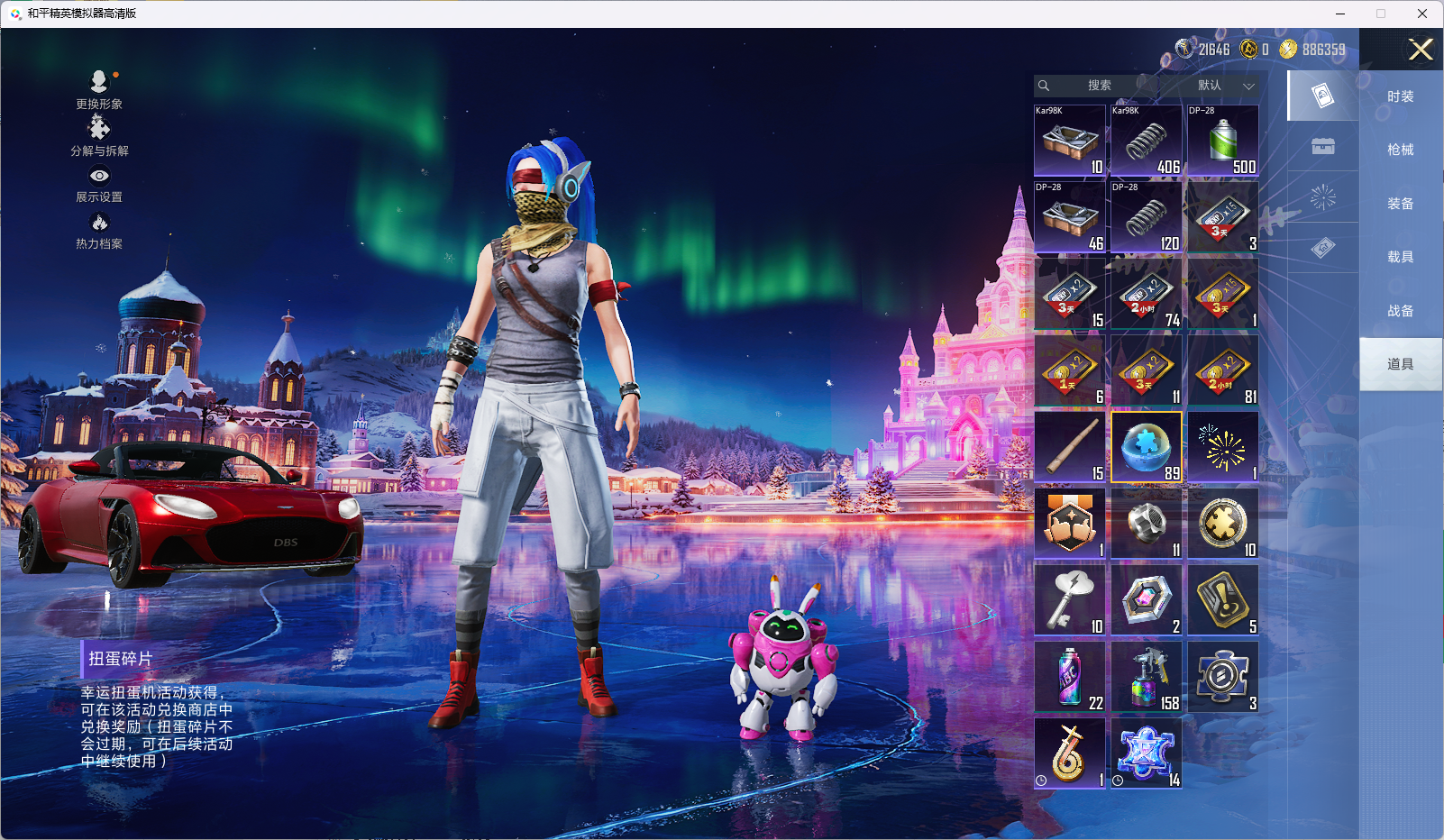1444x840 pixels.
Task: Switch to the 装备 equipment tab
Action: coord(1400,204)
